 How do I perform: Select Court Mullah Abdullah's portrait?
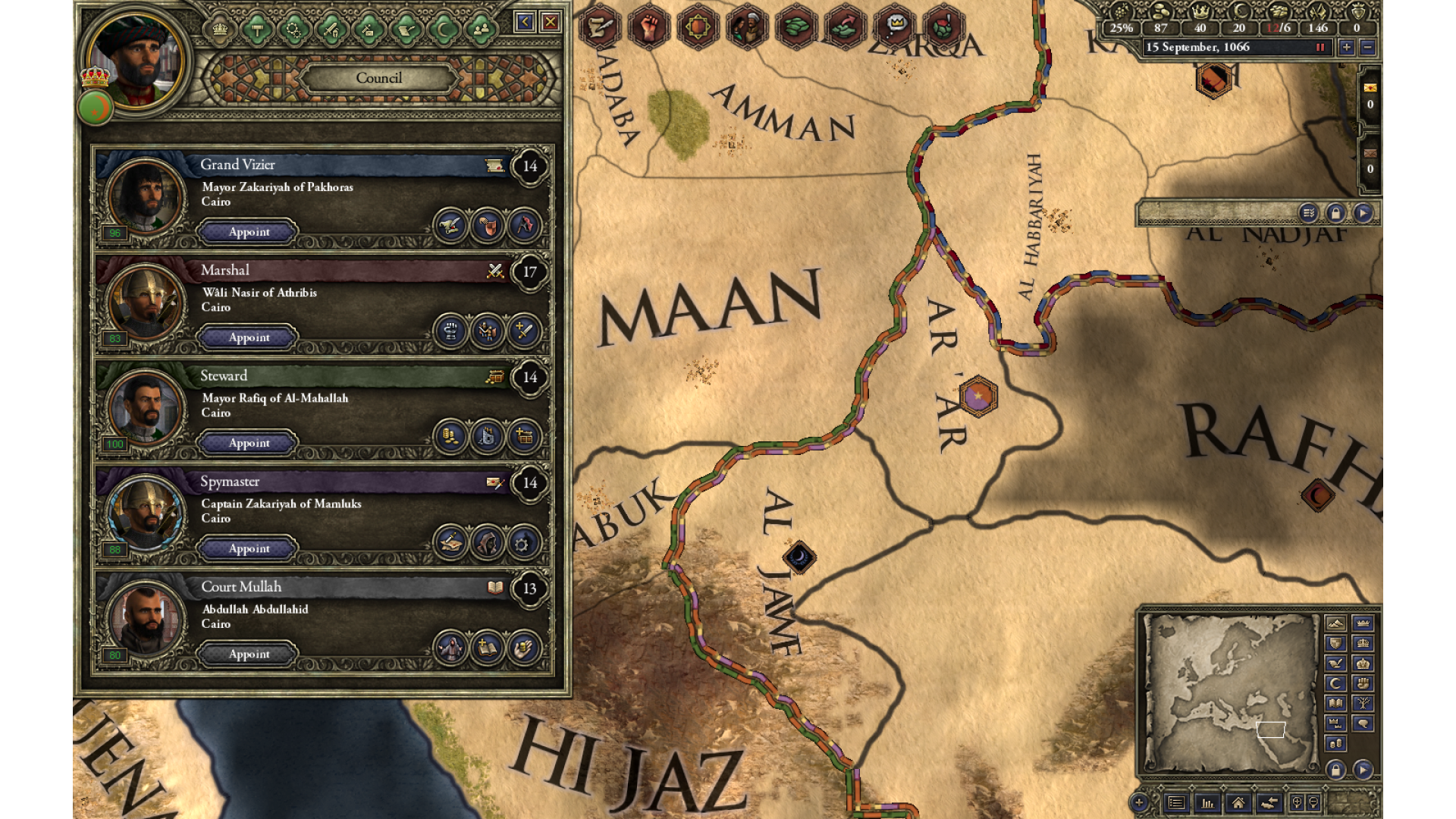tap(144, 618)
